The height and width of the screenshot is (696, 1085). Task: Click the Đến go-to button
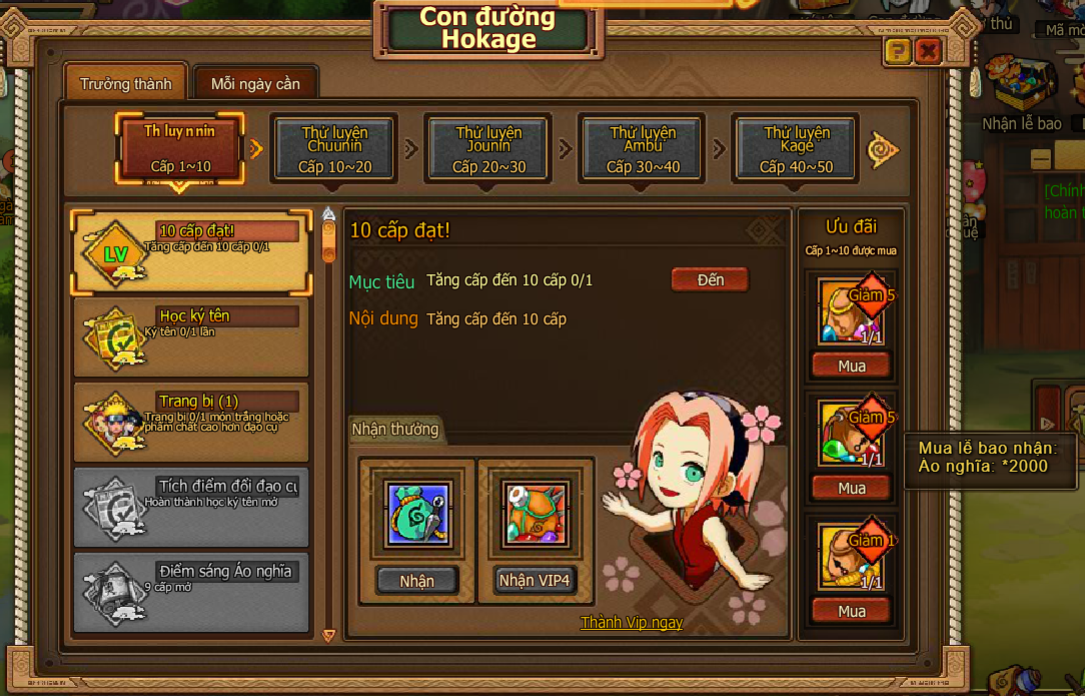(x=710, y=280)
